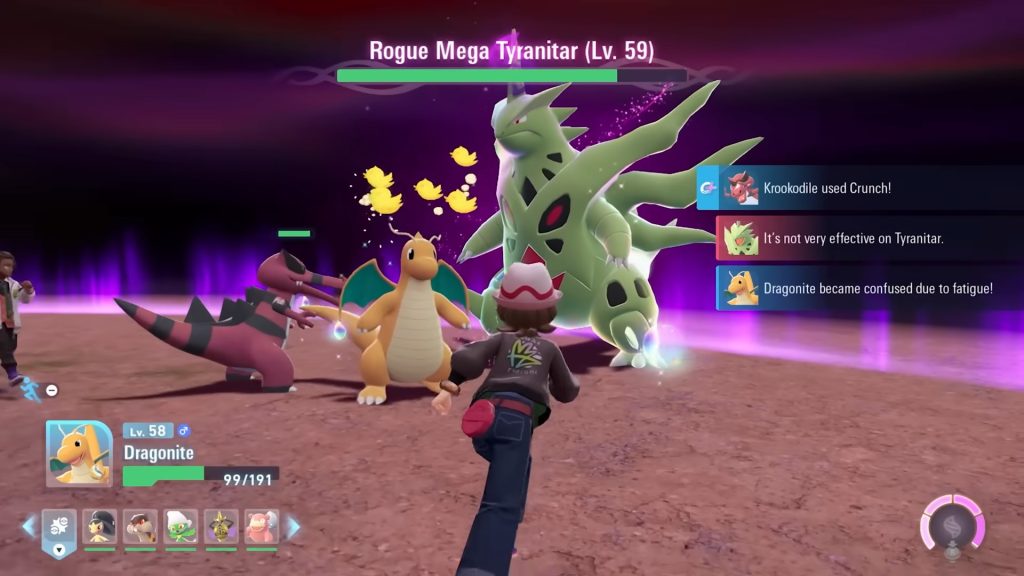Click the left party scroll arrow
Screen dimensions: 1024x576
(x=28, y=526)
